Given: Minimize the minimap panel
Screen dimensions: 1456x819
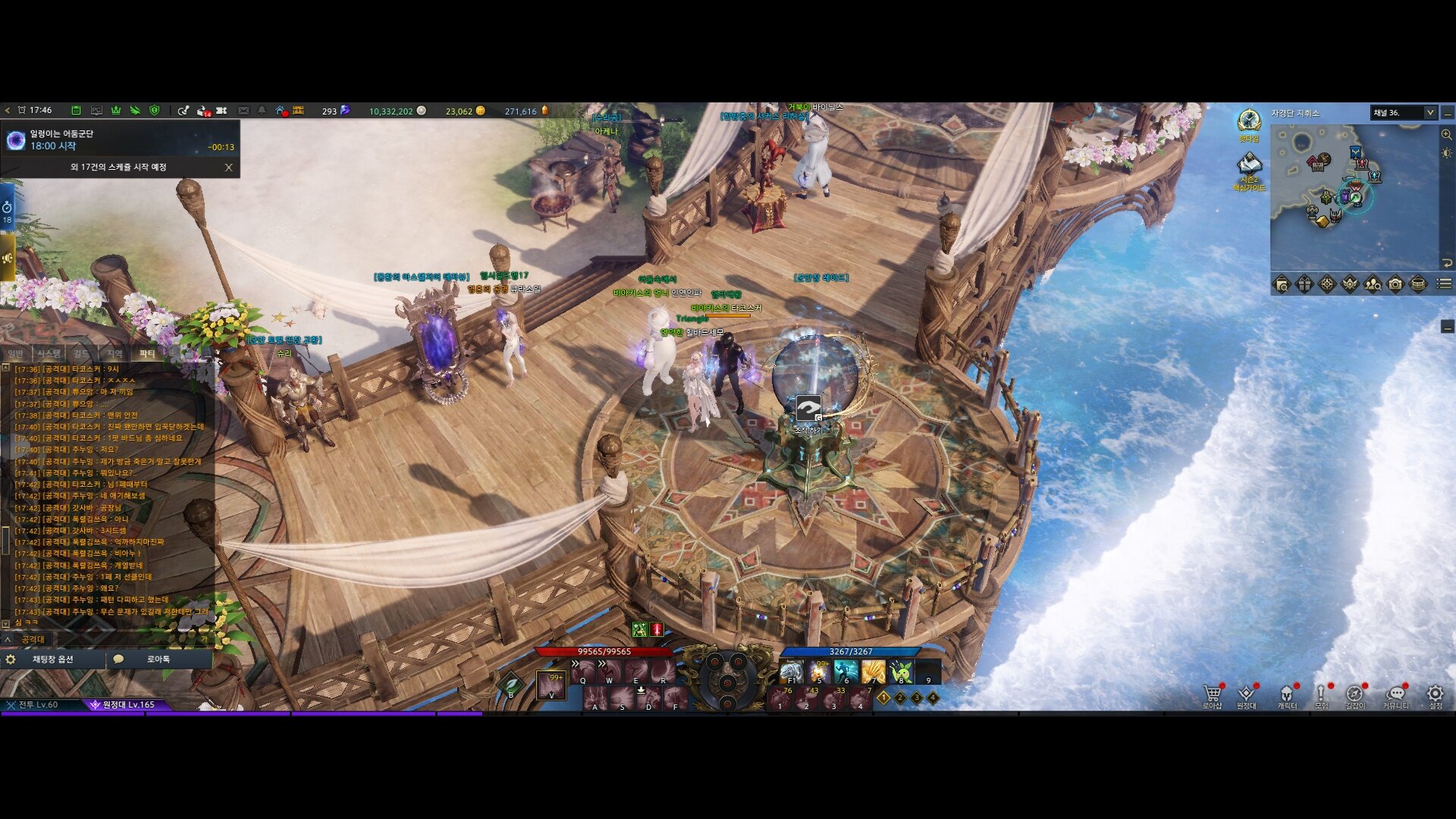Looking at the screenshot, I should click(x=1448, y=113).
